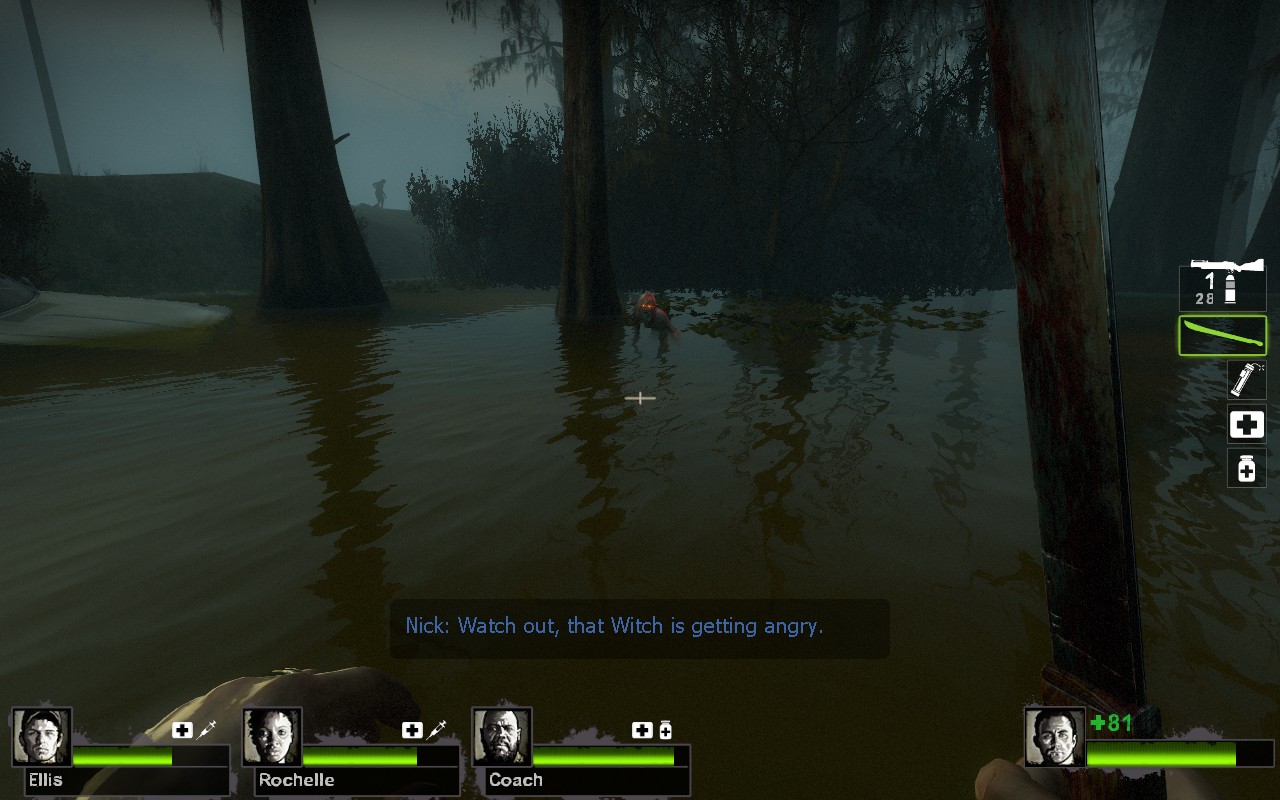The height and width of the screenshot is (800, 1280).
Task: Click Ellis's adrenaline syringe icon
Action: pos(207,730)
